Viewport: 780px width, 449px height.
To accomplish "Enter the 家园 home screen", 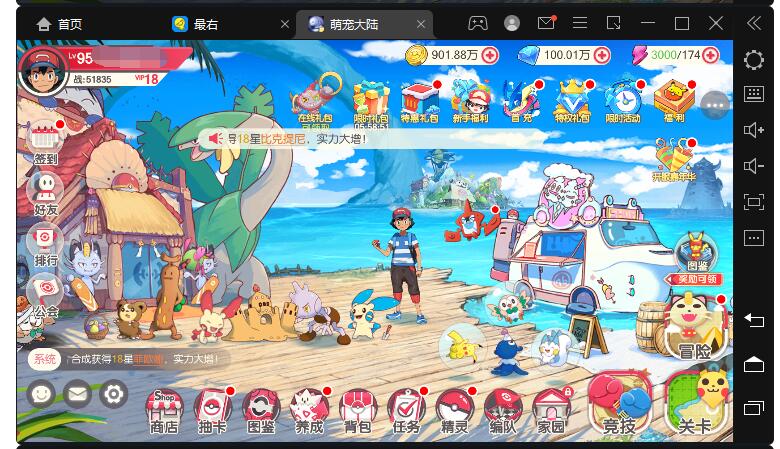I will click(550, 410).
